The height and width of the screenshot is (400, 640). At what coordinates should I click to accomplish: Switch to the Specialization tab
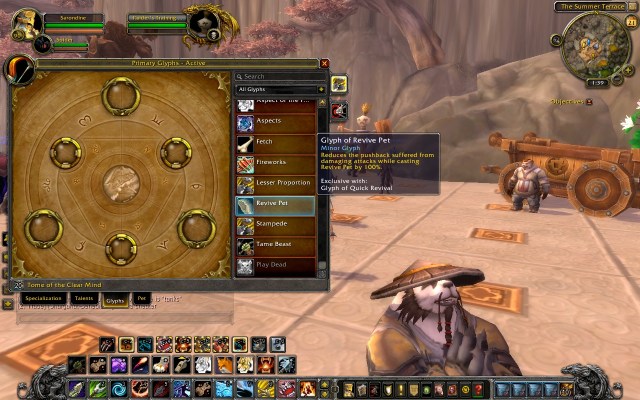click(x=44, y=298)
